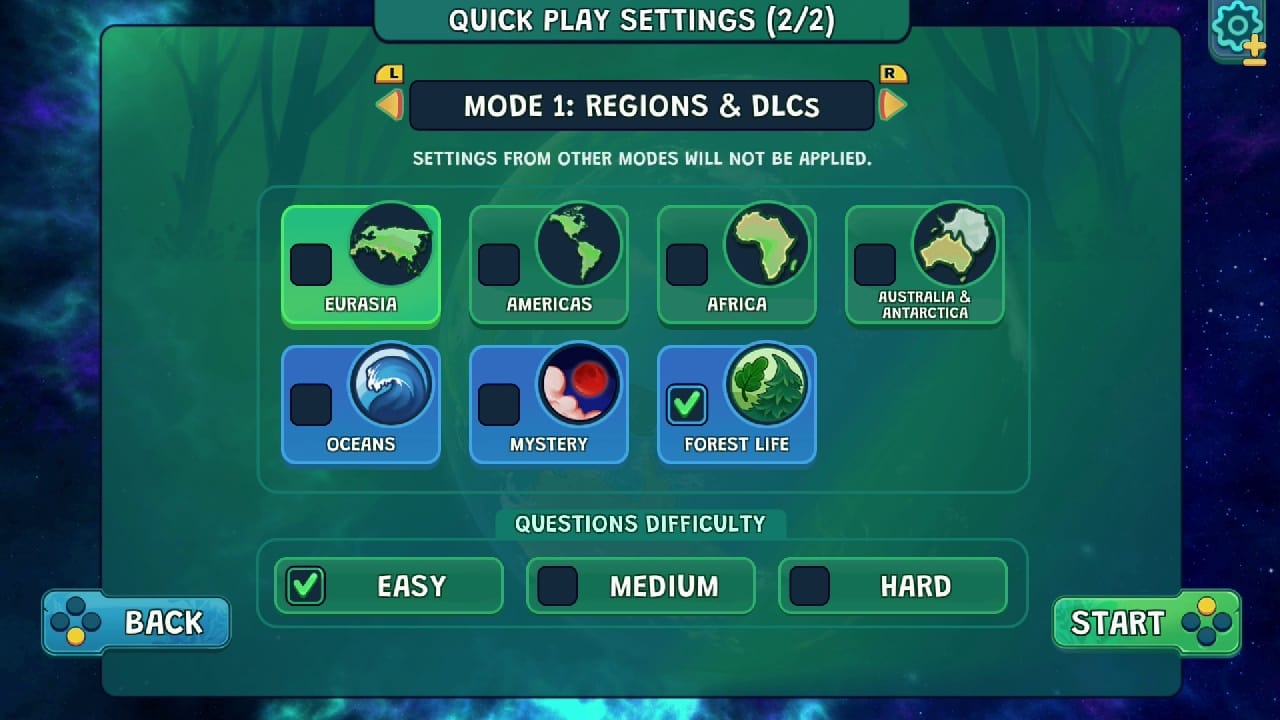Click the left L arrow to change mode

point(390,105)
